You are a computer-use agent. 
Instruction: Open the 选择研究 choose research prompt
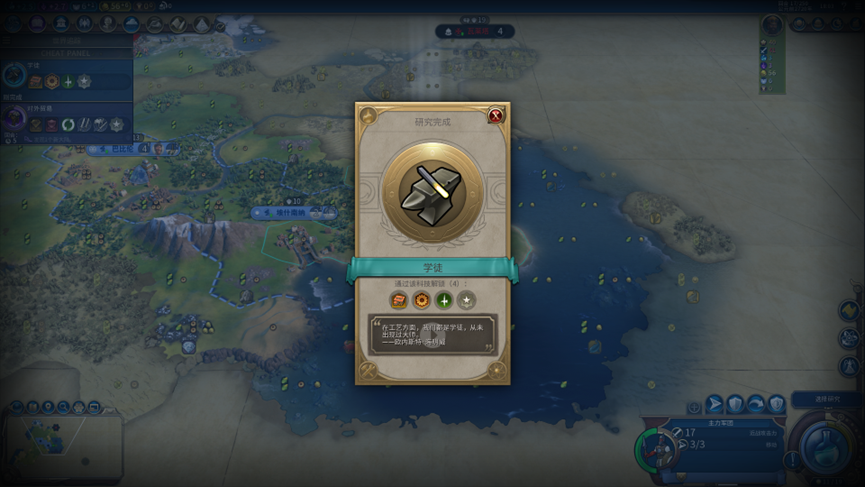[827, 400]
